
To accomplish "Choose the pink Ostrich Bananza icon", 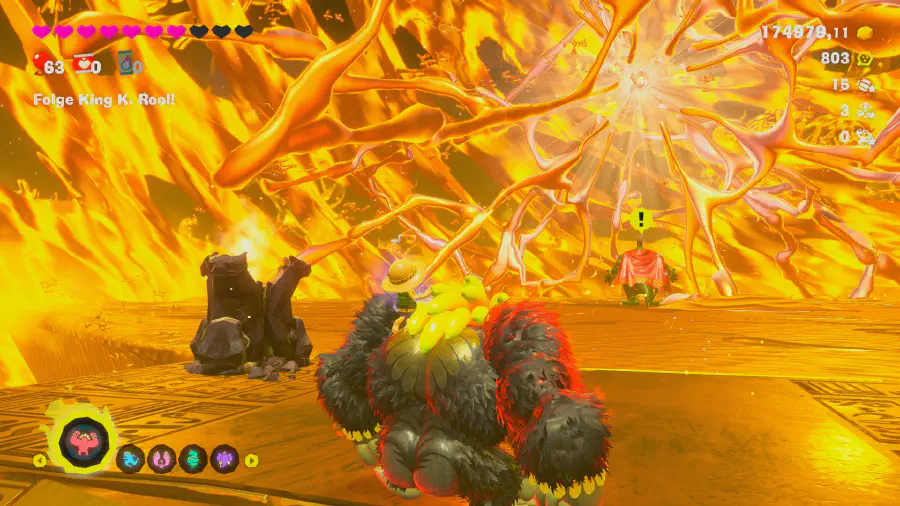I will click(162, 459).
